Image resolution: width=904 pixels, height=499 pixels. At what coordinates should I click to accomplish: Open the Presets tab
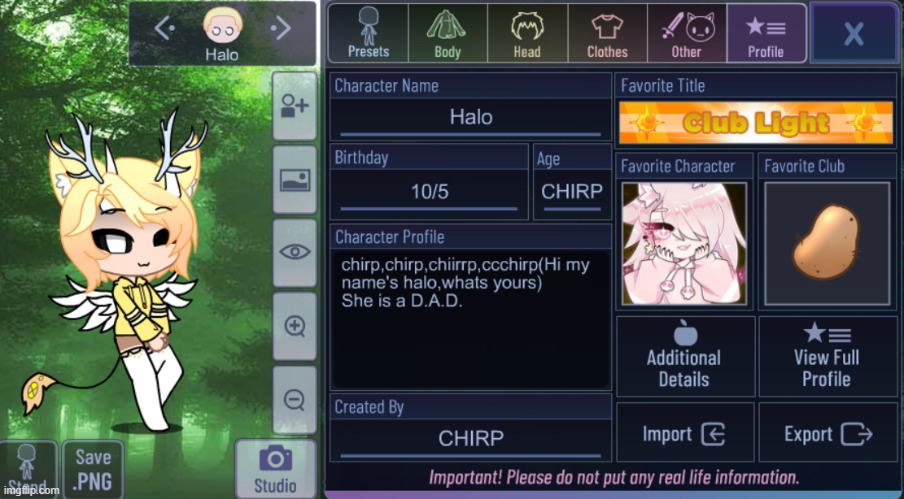368,34
